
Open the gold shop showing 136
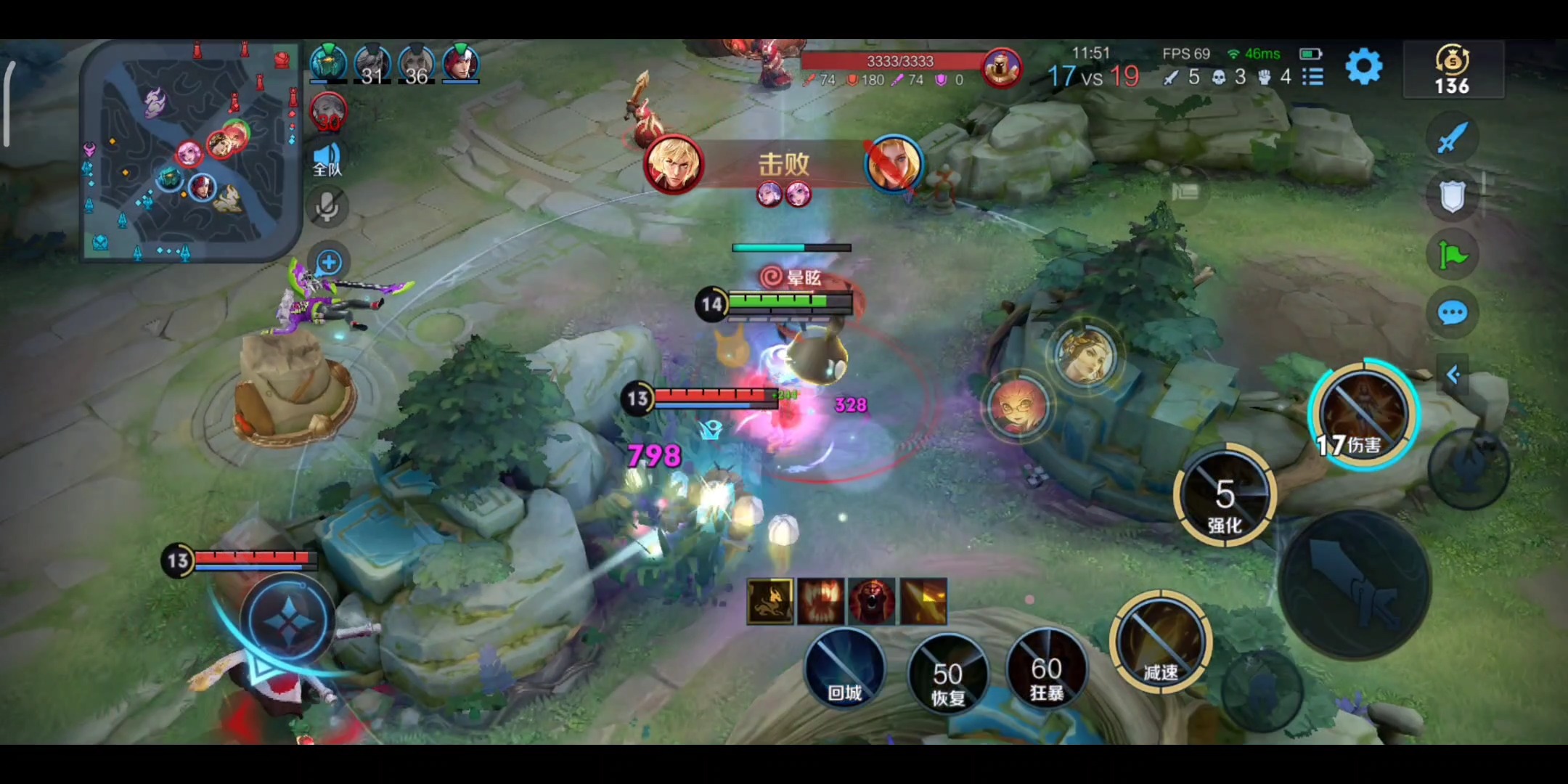tap(1453, 70)
